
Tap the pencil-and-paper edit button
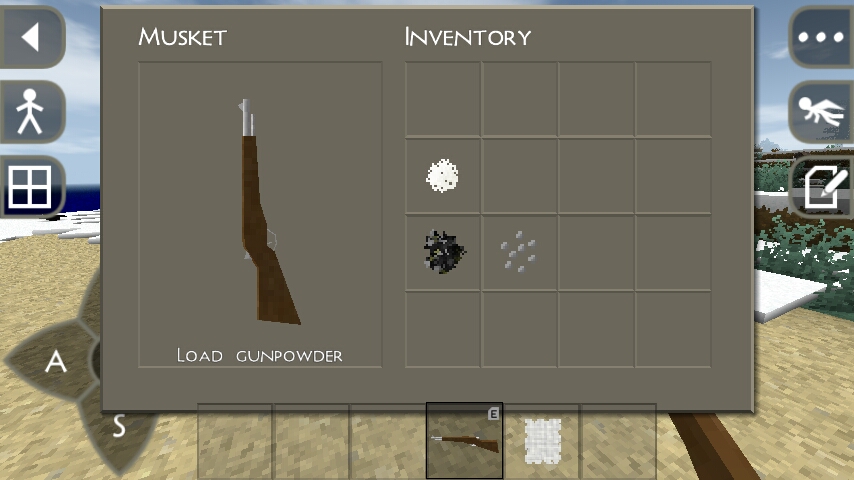(822, 186)
